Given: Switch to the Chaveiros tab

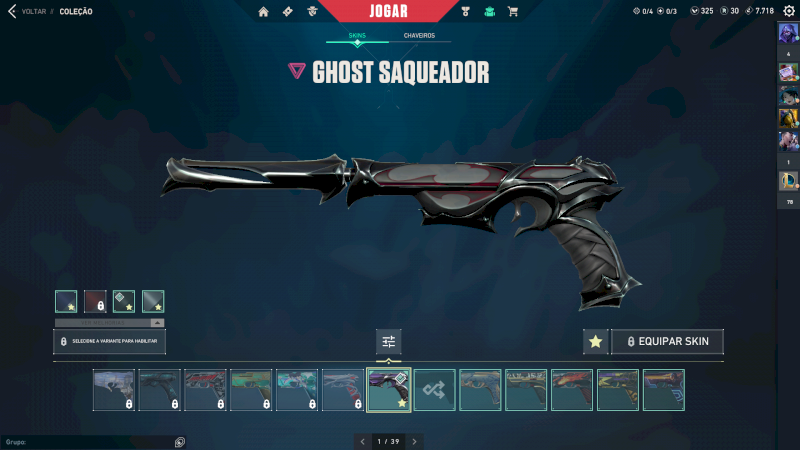Looking at the screenshot, I should tap(419, 36).
